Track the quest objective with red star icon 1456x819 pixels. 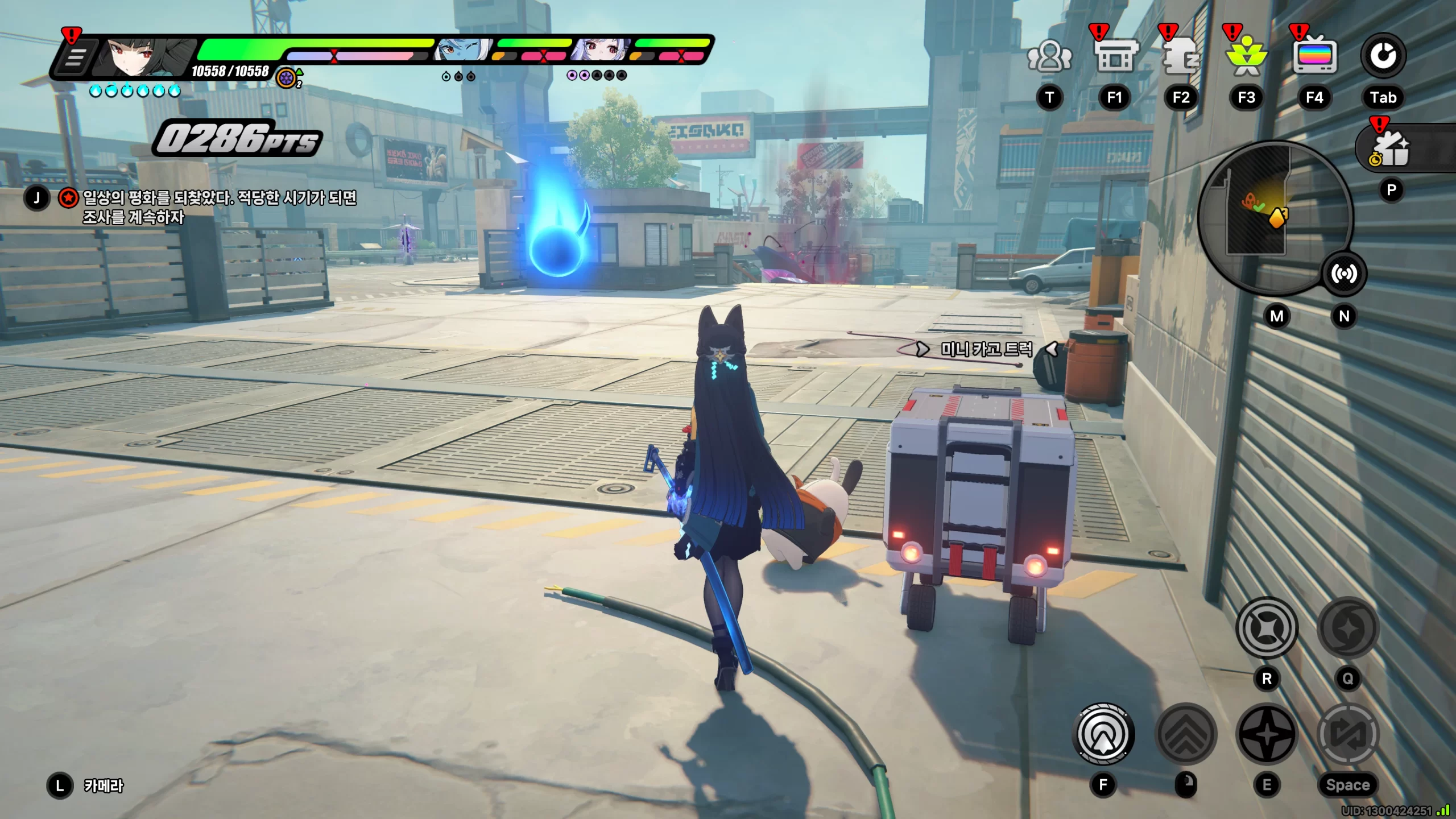click(x=68, y=198)
